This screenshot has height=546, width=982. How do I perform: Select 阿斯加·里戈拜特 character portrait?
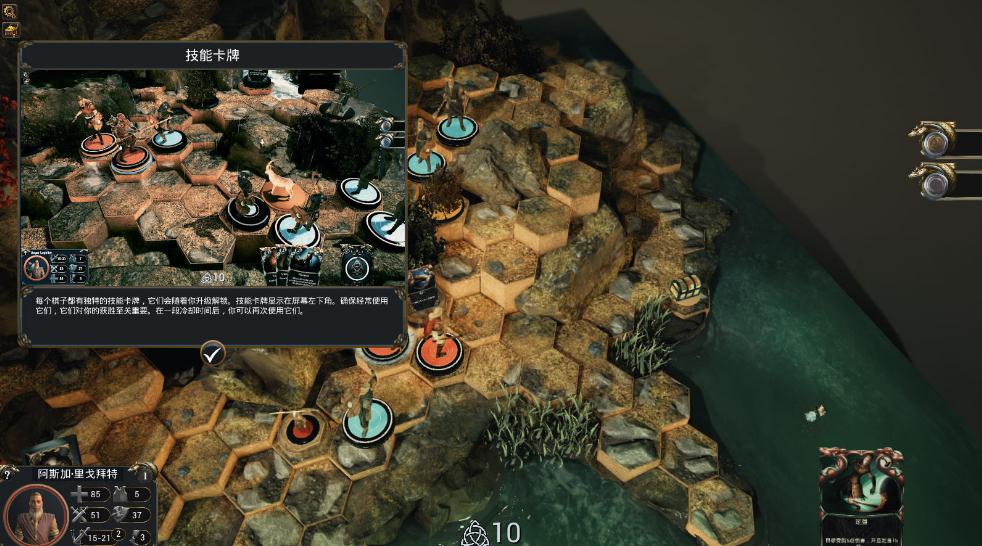click(35, 513)
